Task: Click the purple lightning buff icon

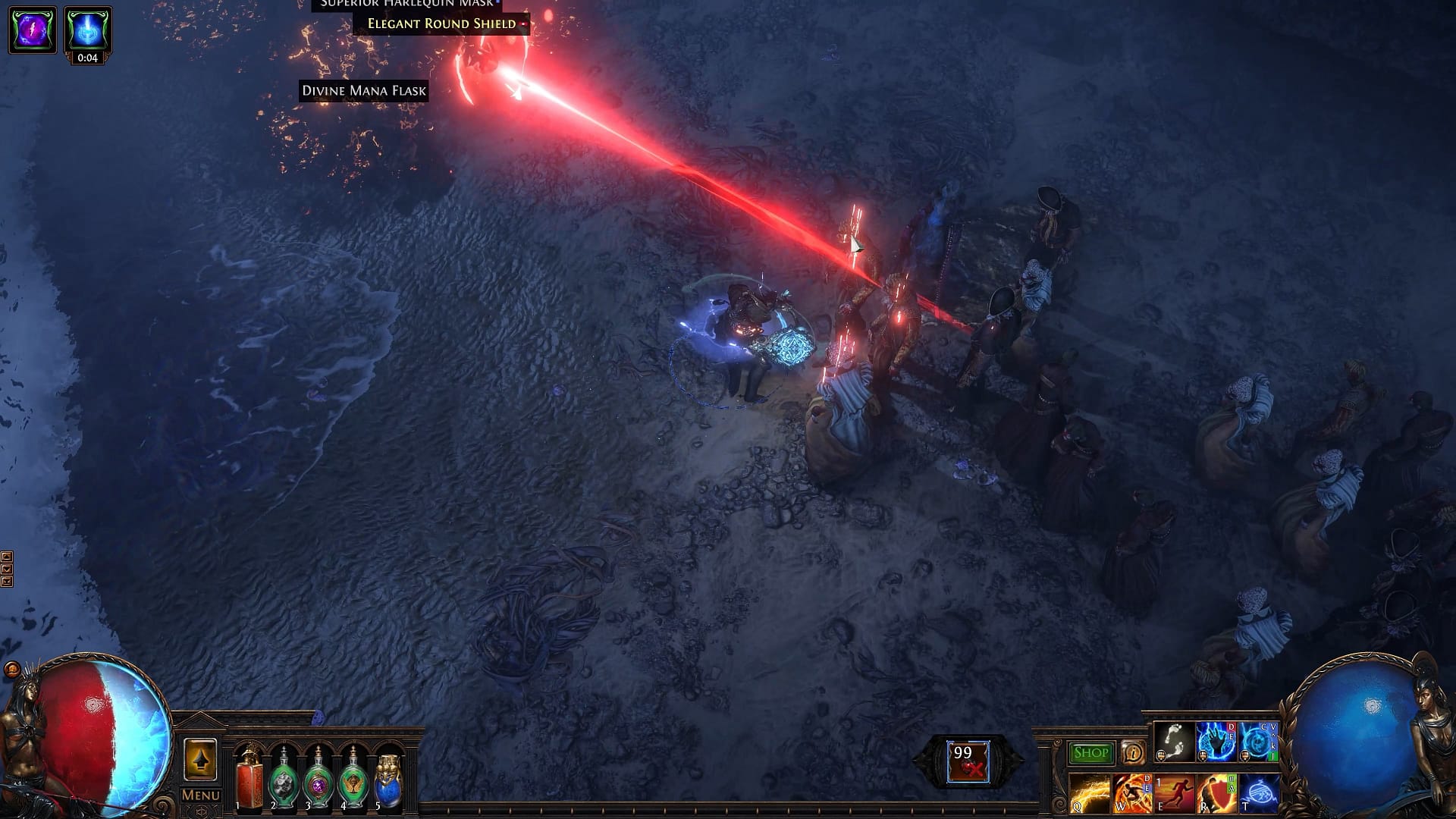Action: (33, 30)
